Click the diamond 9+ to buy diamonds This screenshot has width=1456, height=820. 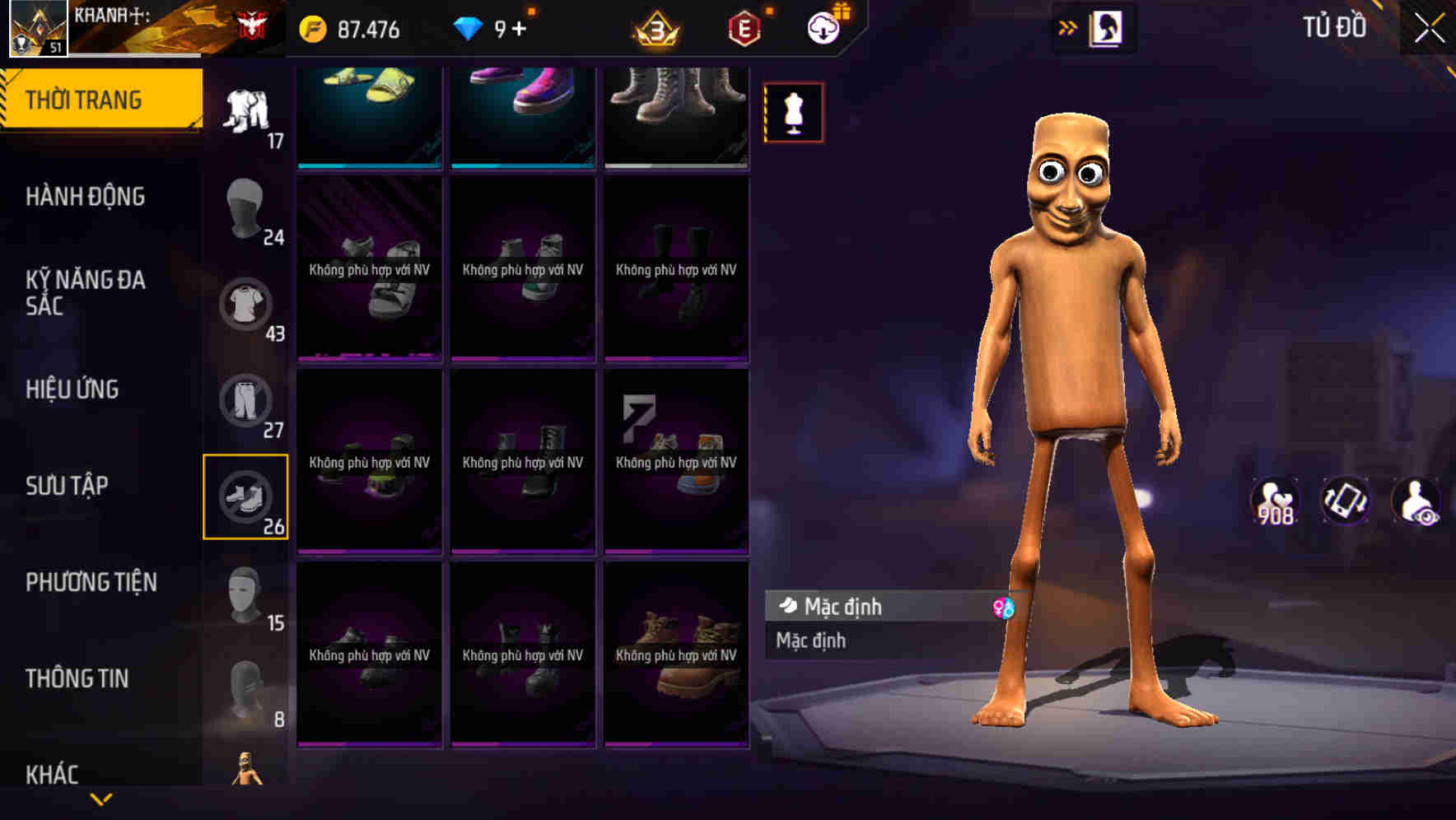click(x=492, y=27)
